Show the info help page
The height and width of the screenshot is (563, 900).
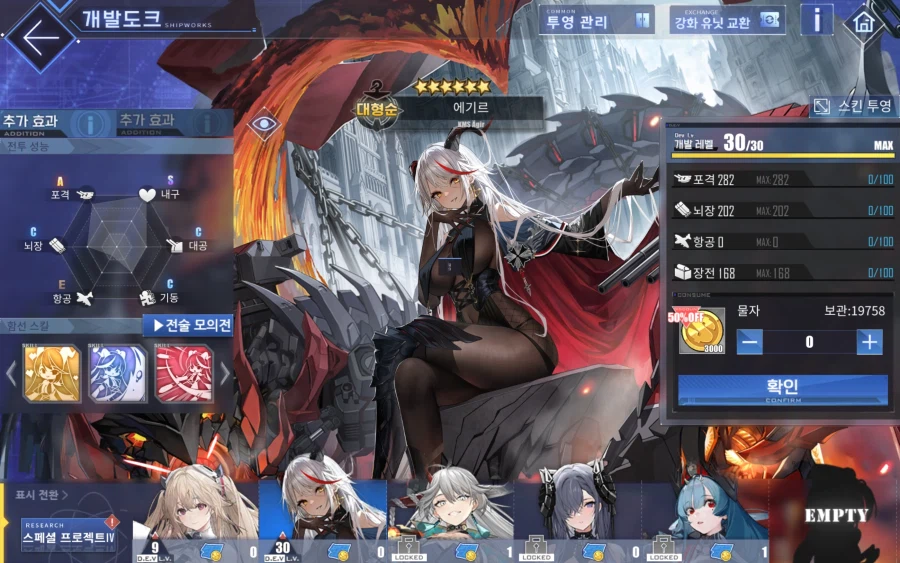coord(817,20)
